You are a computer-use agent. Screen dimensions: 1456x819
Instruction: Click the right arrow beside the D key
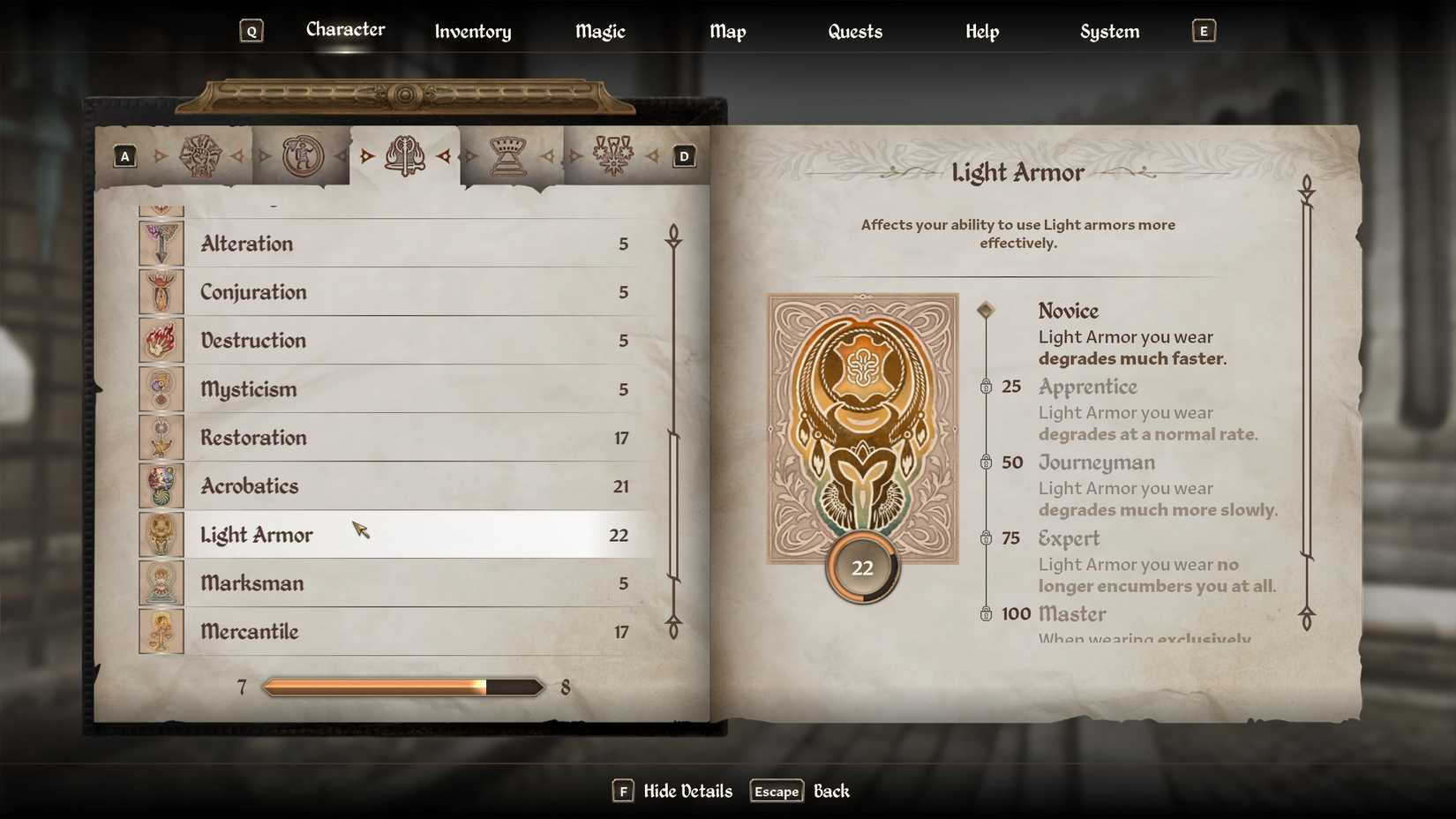[x=654, y=156]
